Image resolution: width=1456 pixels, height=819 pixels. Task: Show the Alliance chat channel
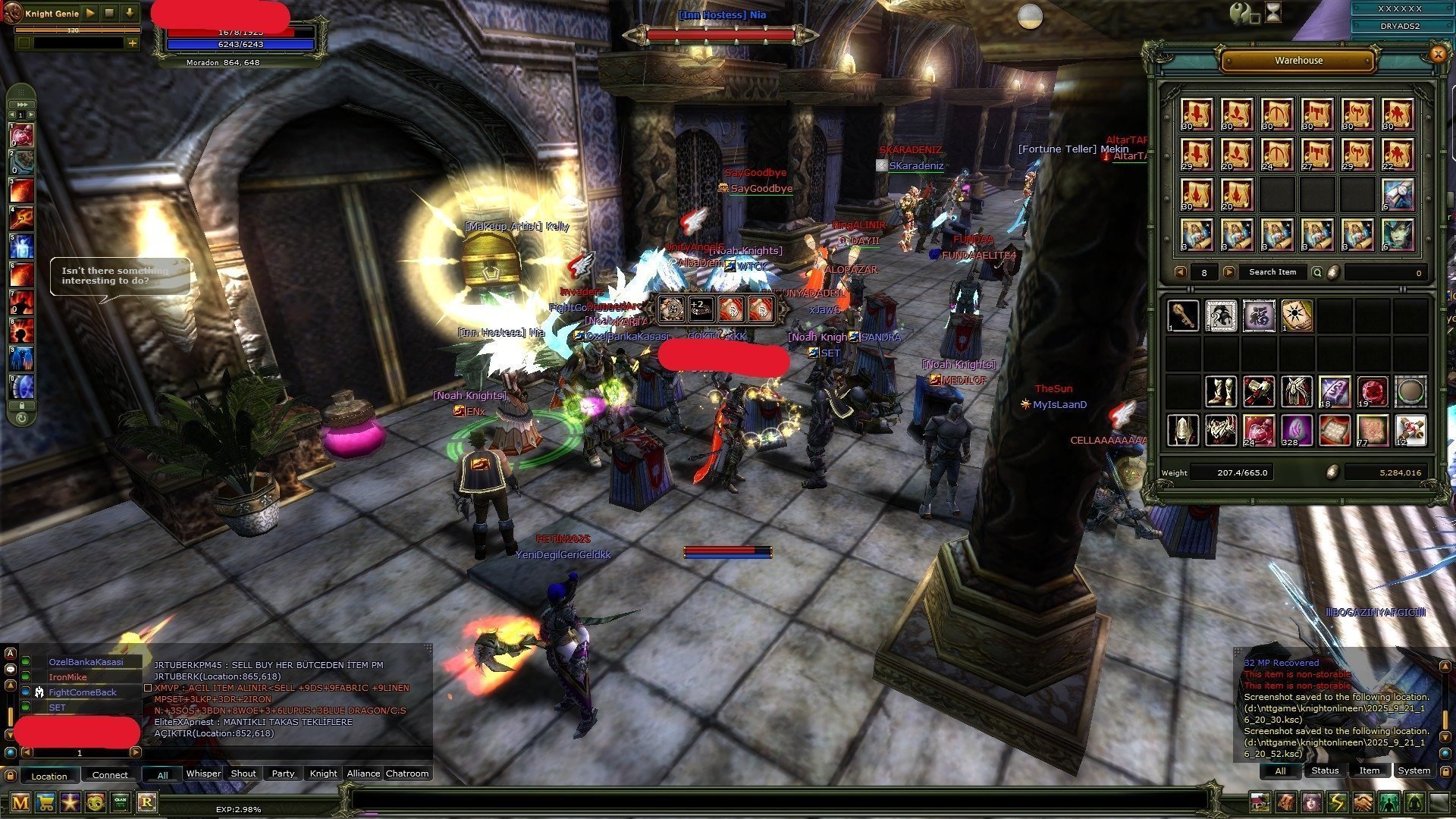click(363, 773)
